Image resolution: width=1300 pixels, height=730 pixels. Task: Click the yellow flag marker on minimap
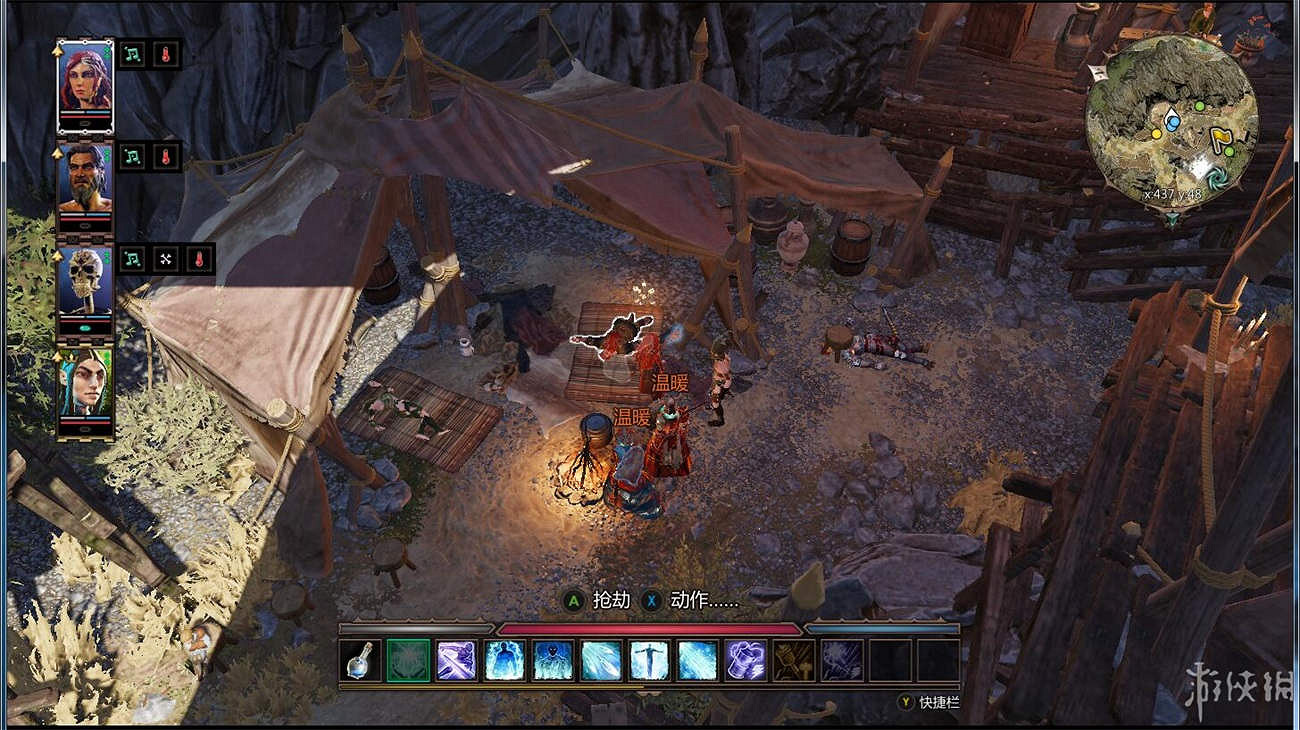1220,139
